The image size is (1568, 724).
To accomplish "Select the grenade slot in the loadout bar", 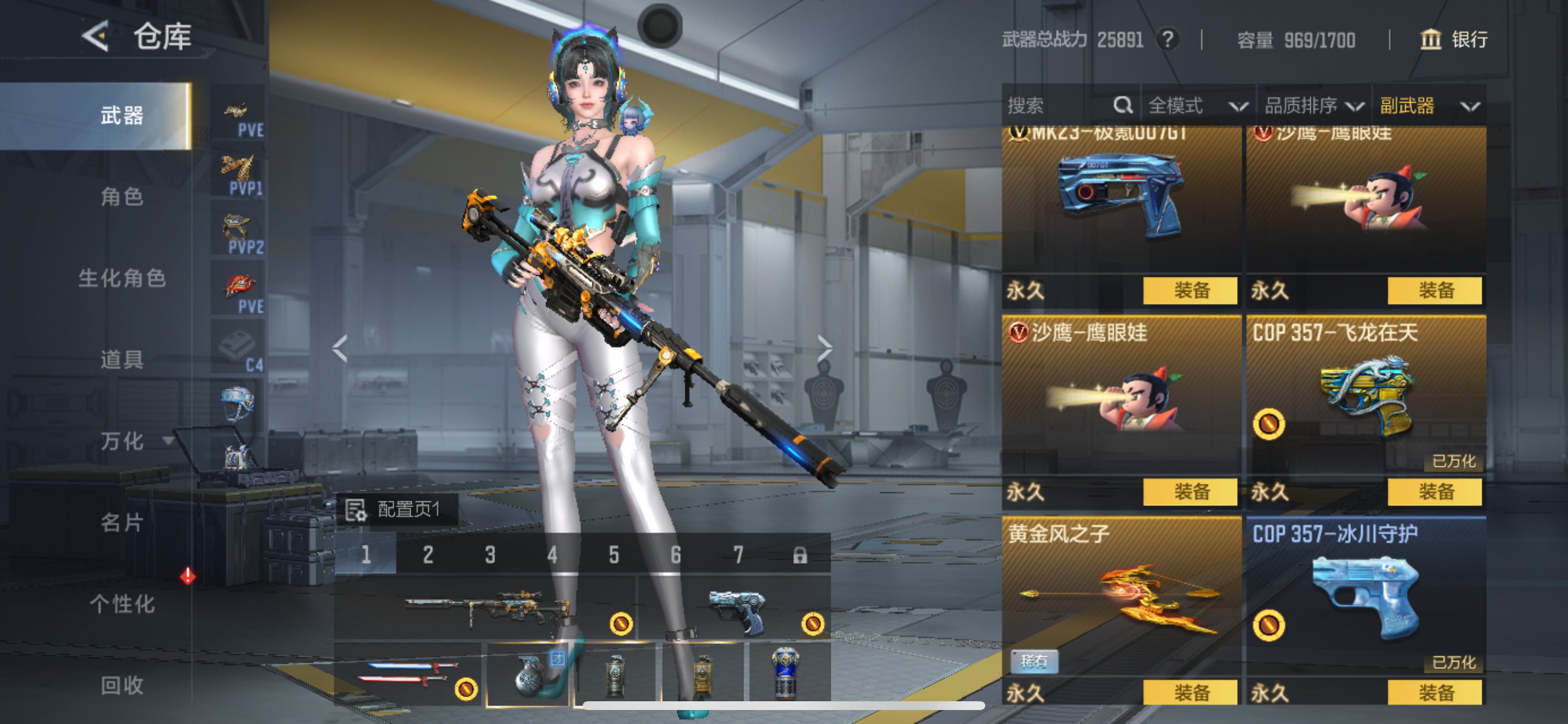I will click(530, 676).
